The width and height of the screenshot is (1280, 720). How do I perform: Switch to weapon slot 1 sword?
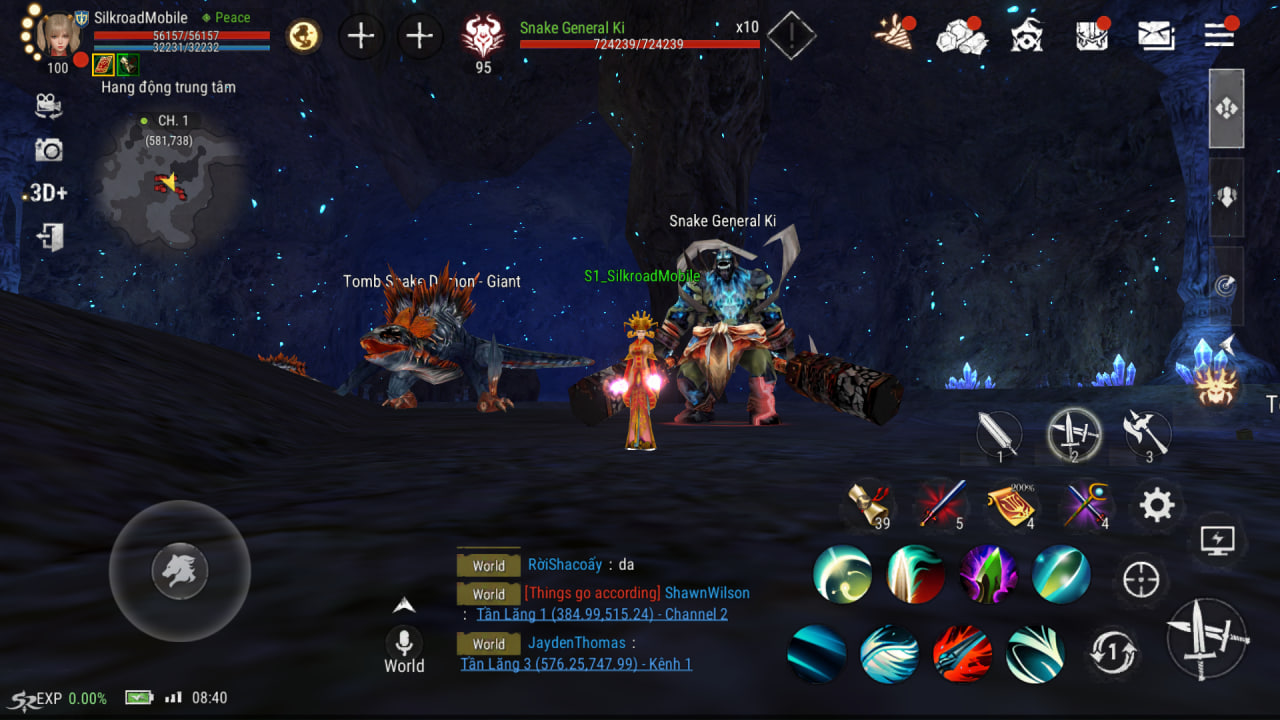pos(999,436)
